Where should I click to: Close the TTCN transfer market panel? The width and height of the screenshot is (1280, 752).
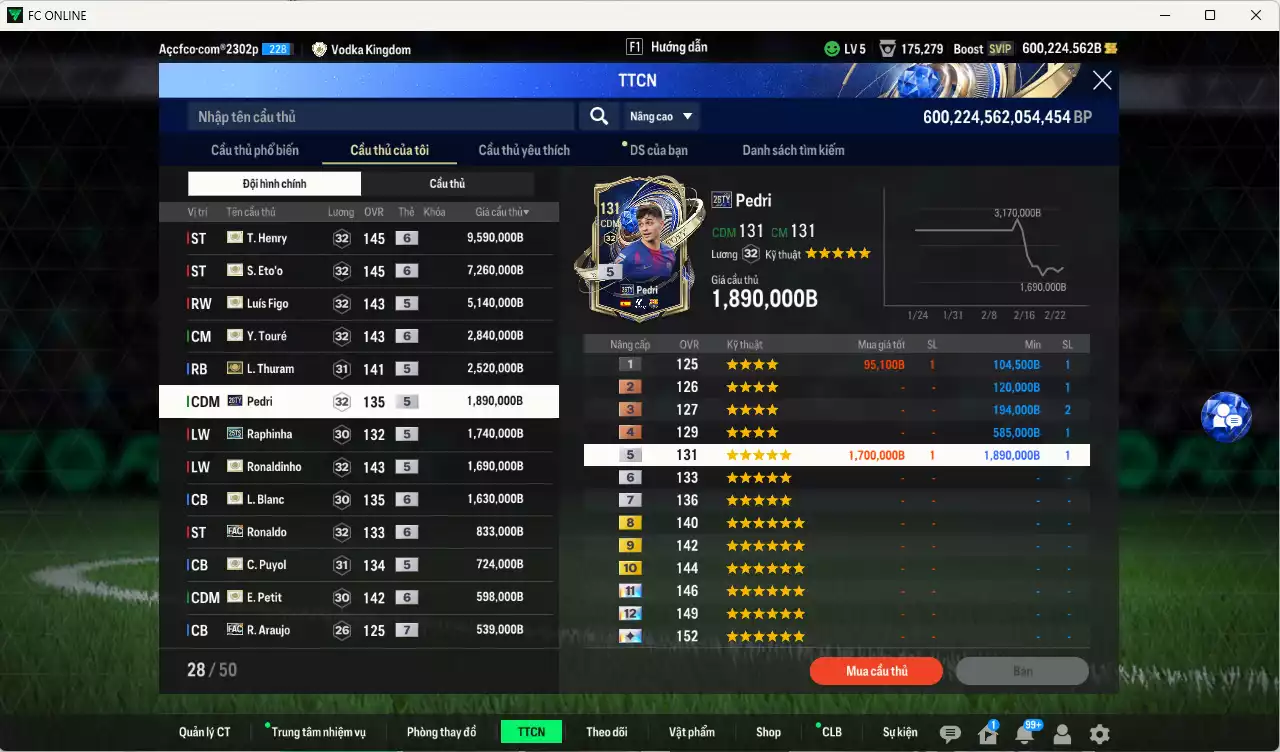click(1101, 81)
